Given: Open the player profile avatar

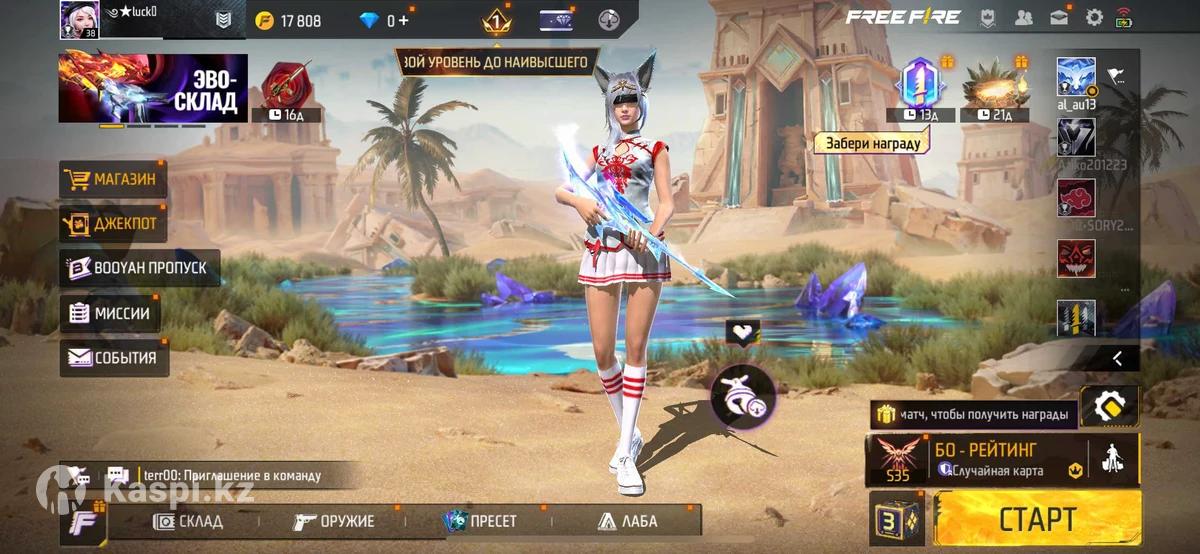Looking at the screenshot, I should pyautogui.click(x=79, y=19).
